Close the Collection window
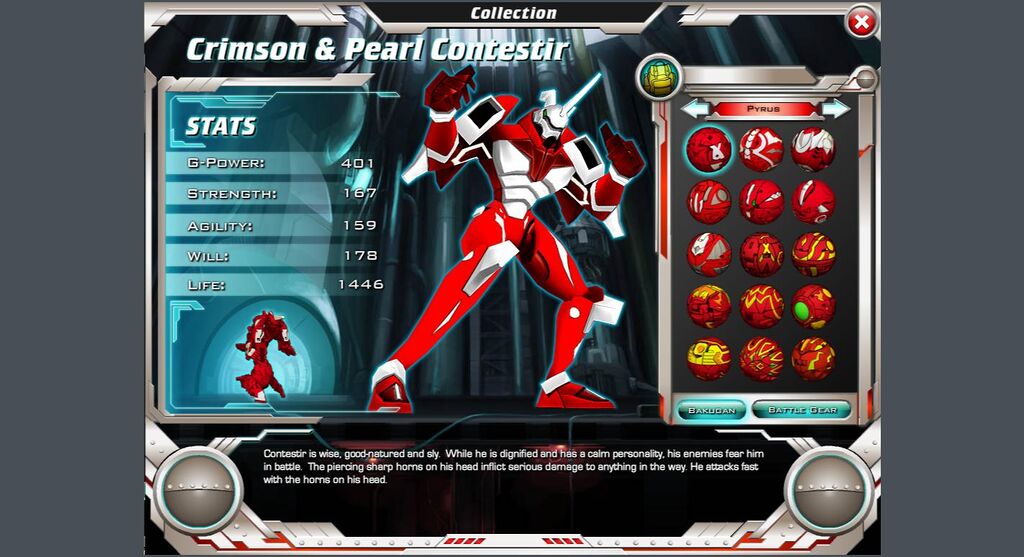The image size is (1024, 557). 860,21
